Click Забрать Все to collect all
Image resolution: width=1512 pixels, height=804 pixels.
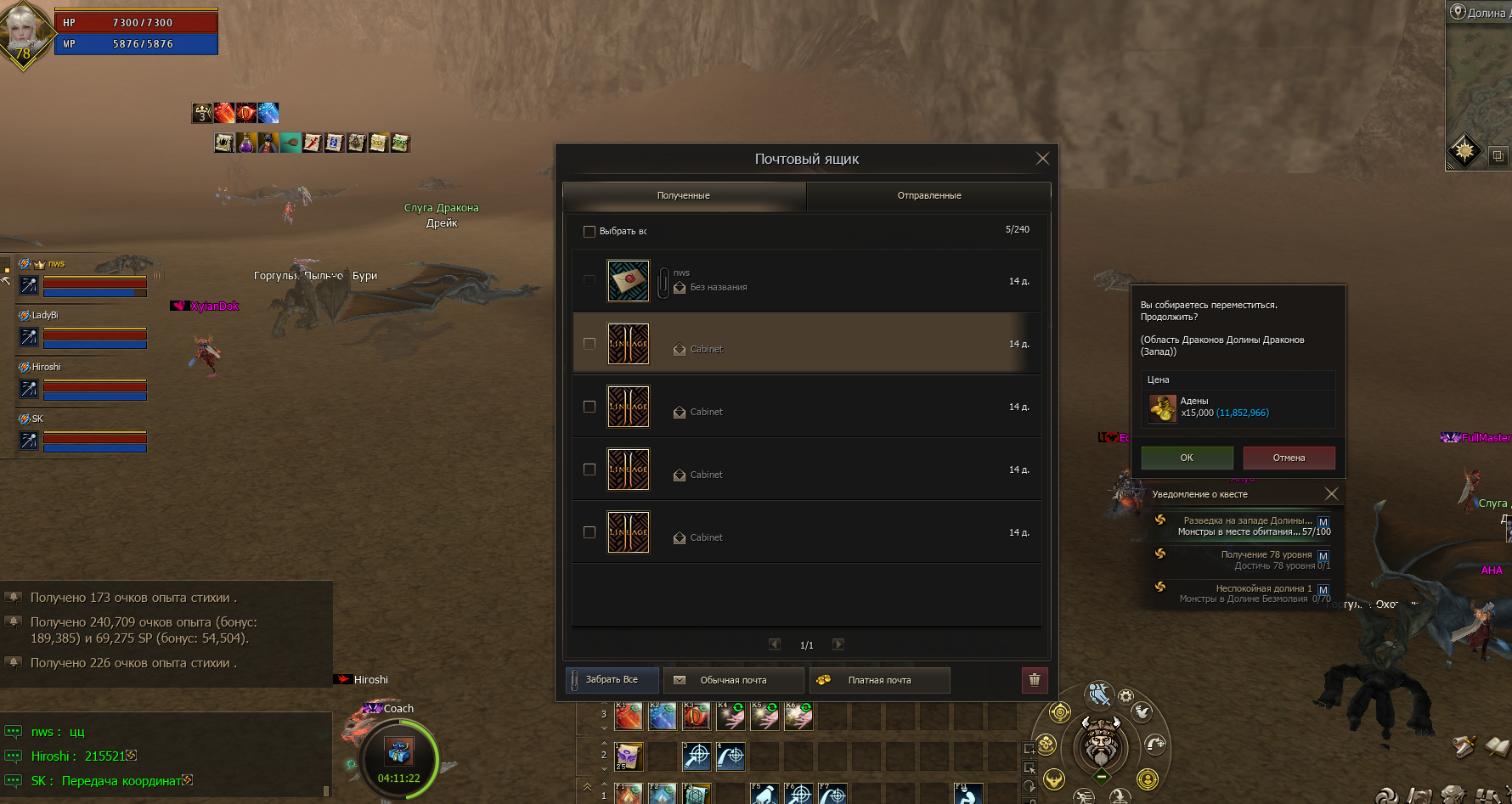pyautogui.click(x=612, y=680)
